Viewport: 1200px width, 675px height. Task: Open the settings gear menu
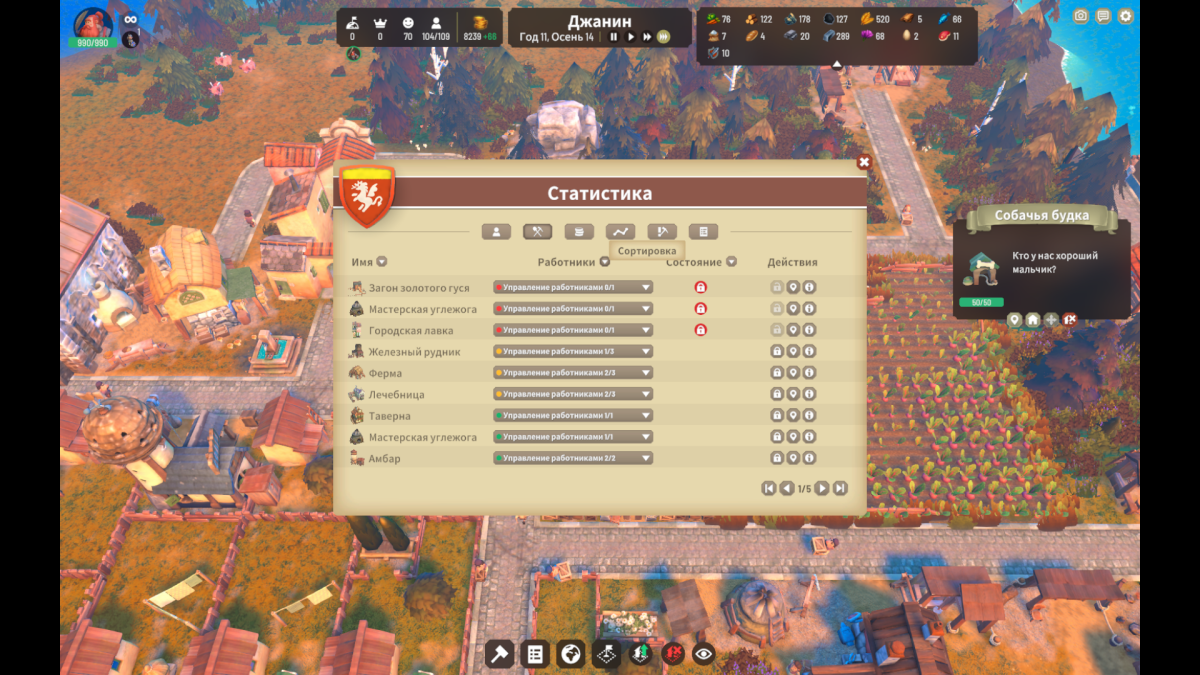1126,16
